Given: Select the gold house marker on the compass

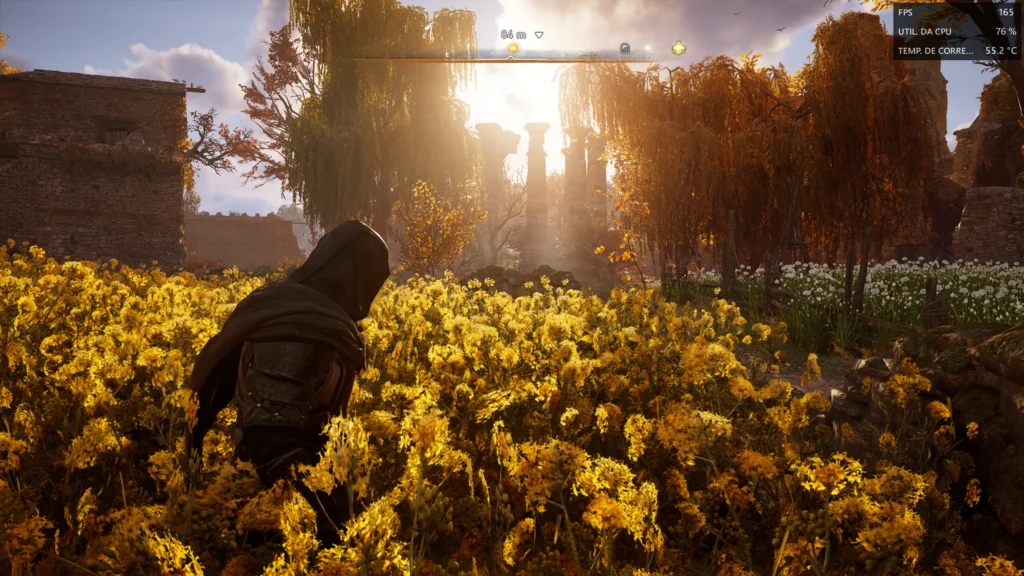Looking at the screenshot, I should (x=679, y=47).
